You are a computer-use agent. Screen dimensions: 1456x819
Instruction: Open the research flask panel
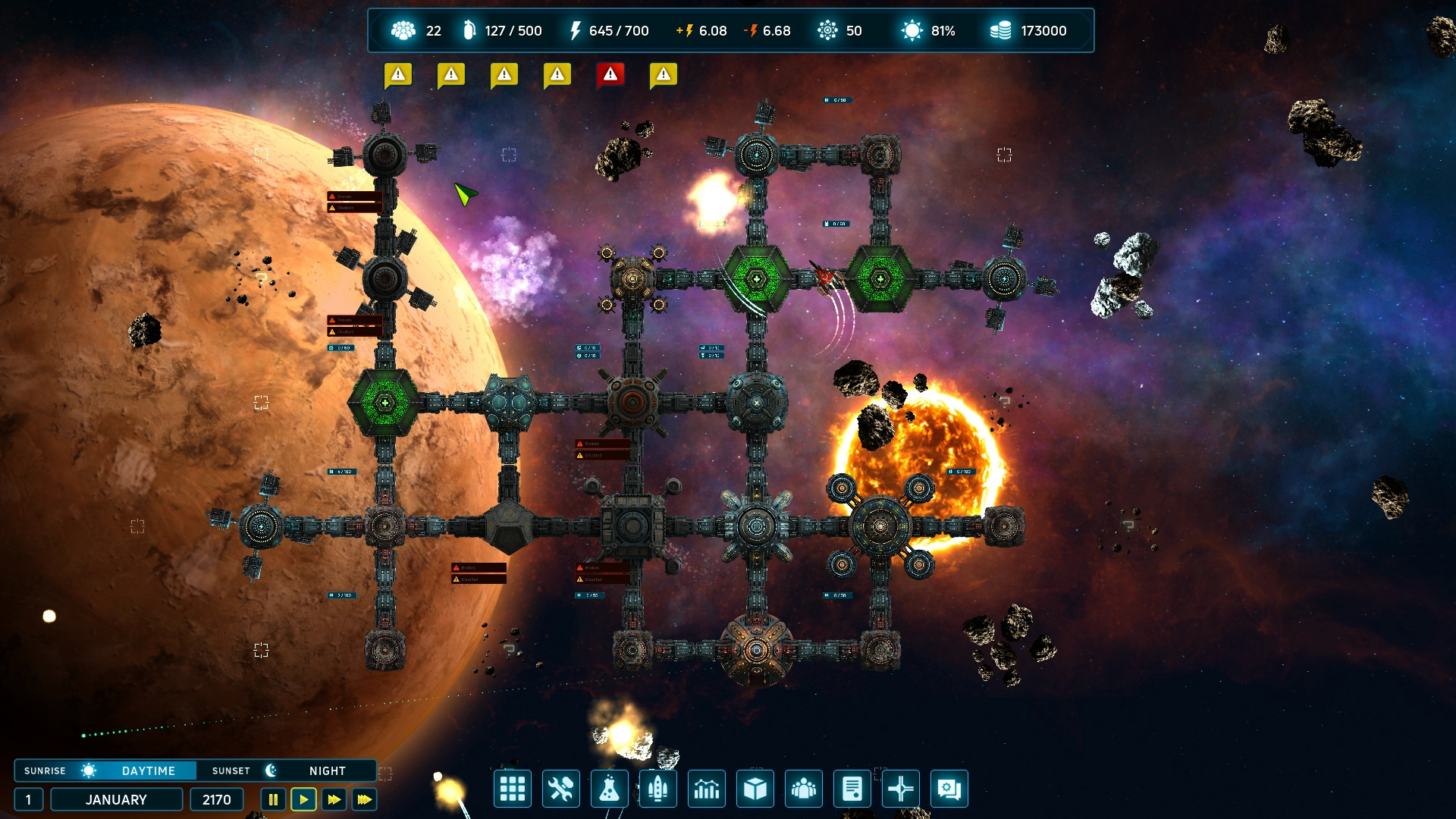(610, 789)
